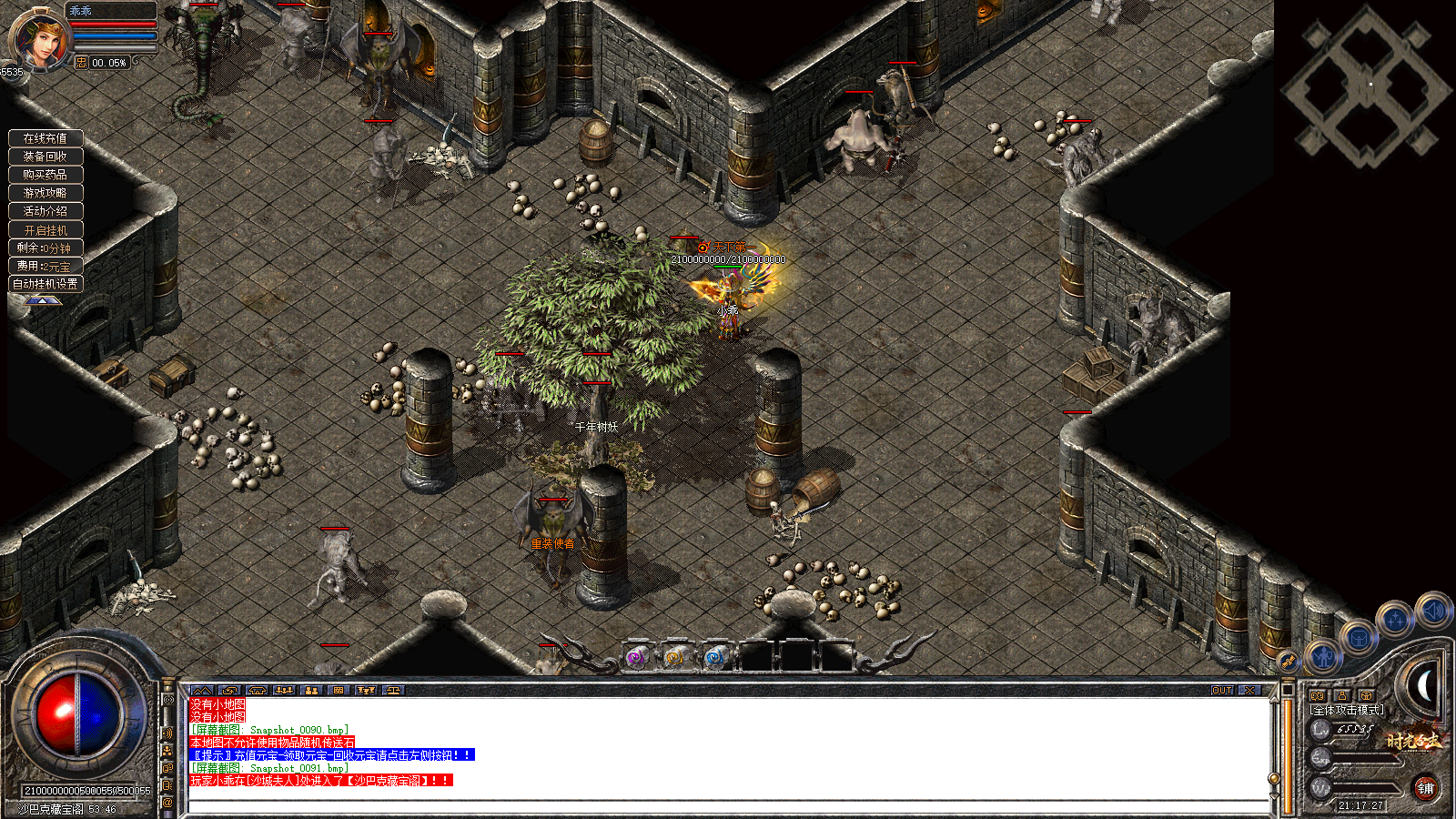Toggle the 全体攻击模式 attack mode setting
This screenshot has height=819, width=1456.
[1347, 710]
